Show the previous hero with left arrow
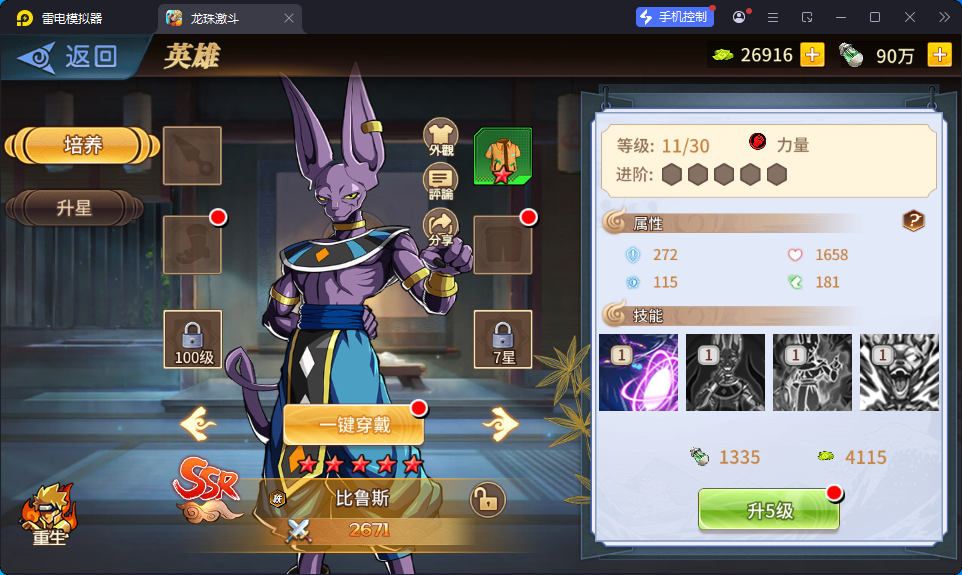Image resolution: width=962 pixels, height=575 pixels. pos(198,424)
